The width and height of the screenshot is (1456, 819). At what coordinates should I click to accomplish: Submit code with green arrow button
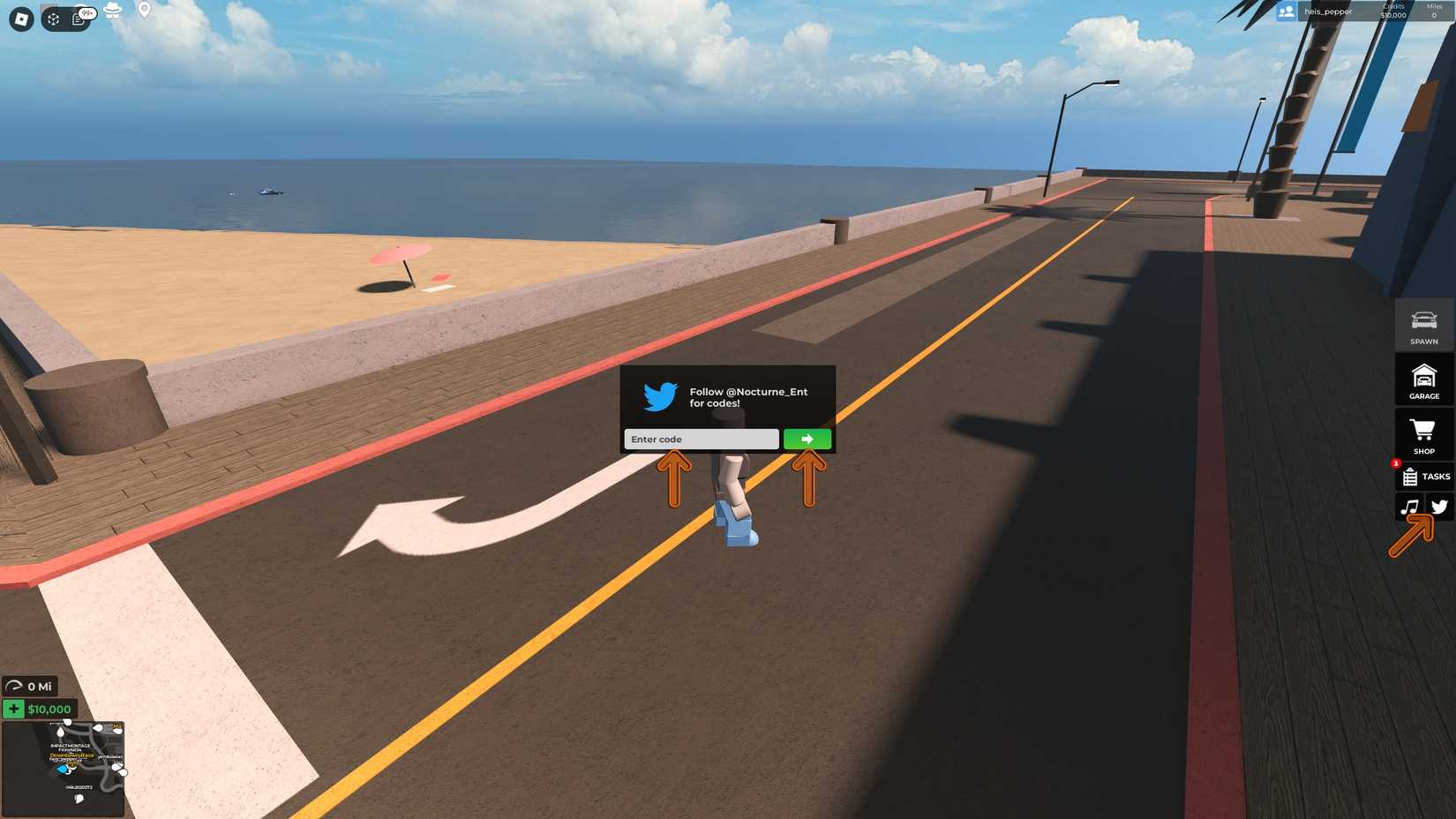pos(807,439)
